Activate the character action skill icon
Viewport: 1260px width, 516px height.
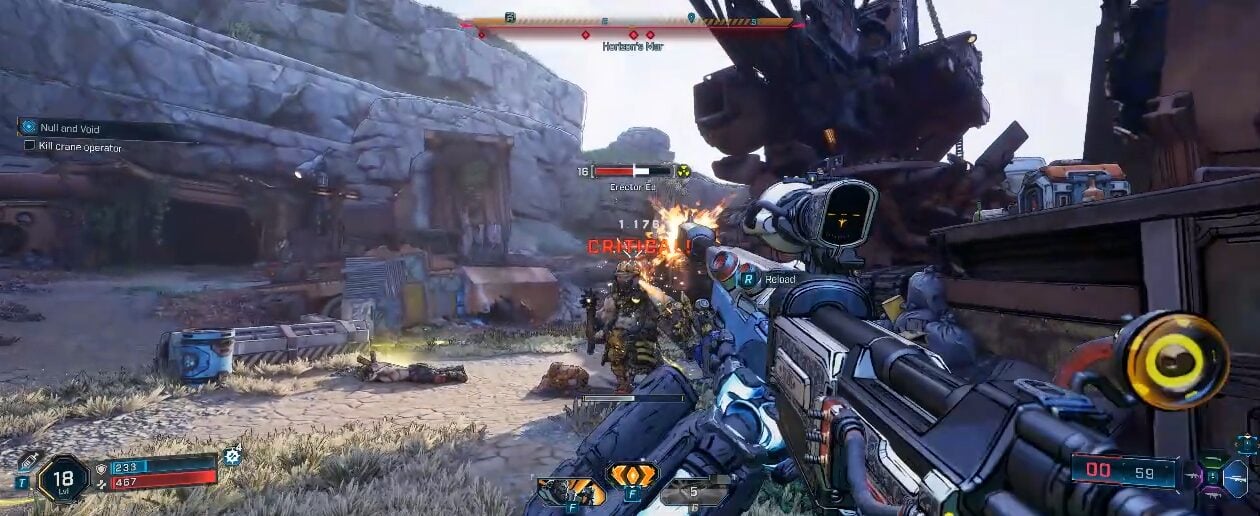[x=570, y=491]
